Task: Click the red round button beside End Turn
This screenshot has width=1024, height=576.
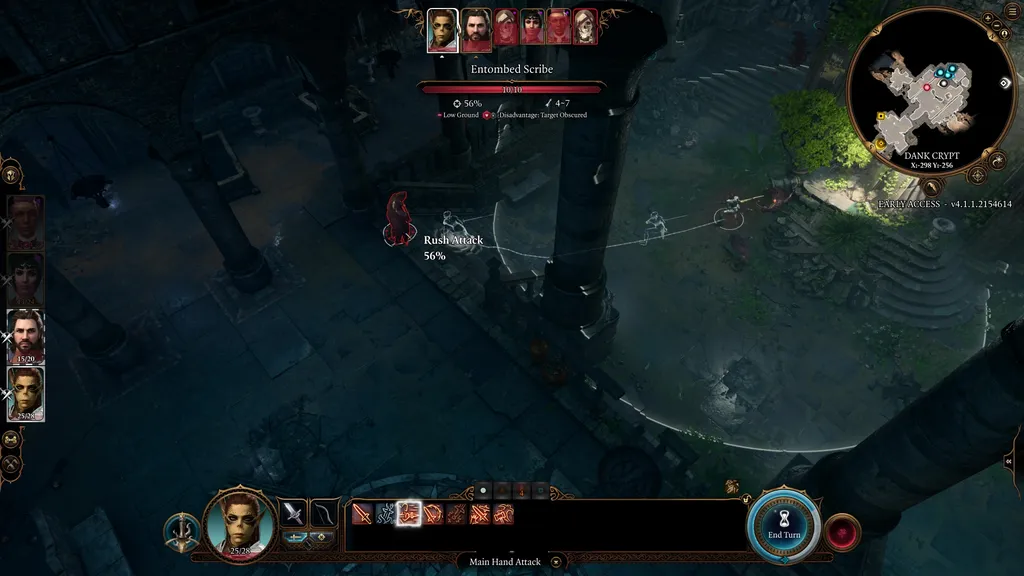Action: 843,531
